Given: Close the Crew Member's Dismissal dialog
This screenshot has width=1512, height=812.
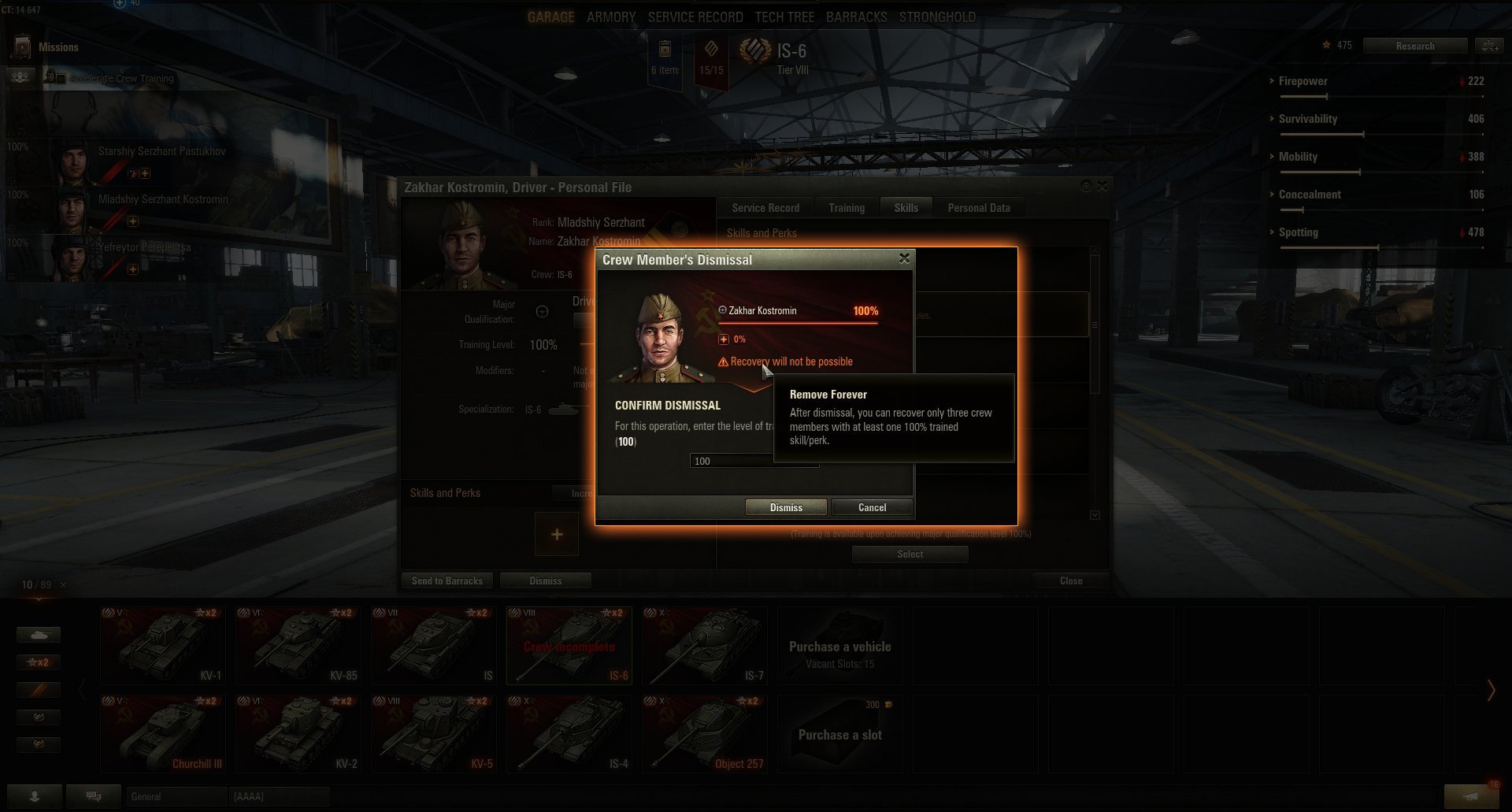Looking at the screenshot, I should coord(904,258).
